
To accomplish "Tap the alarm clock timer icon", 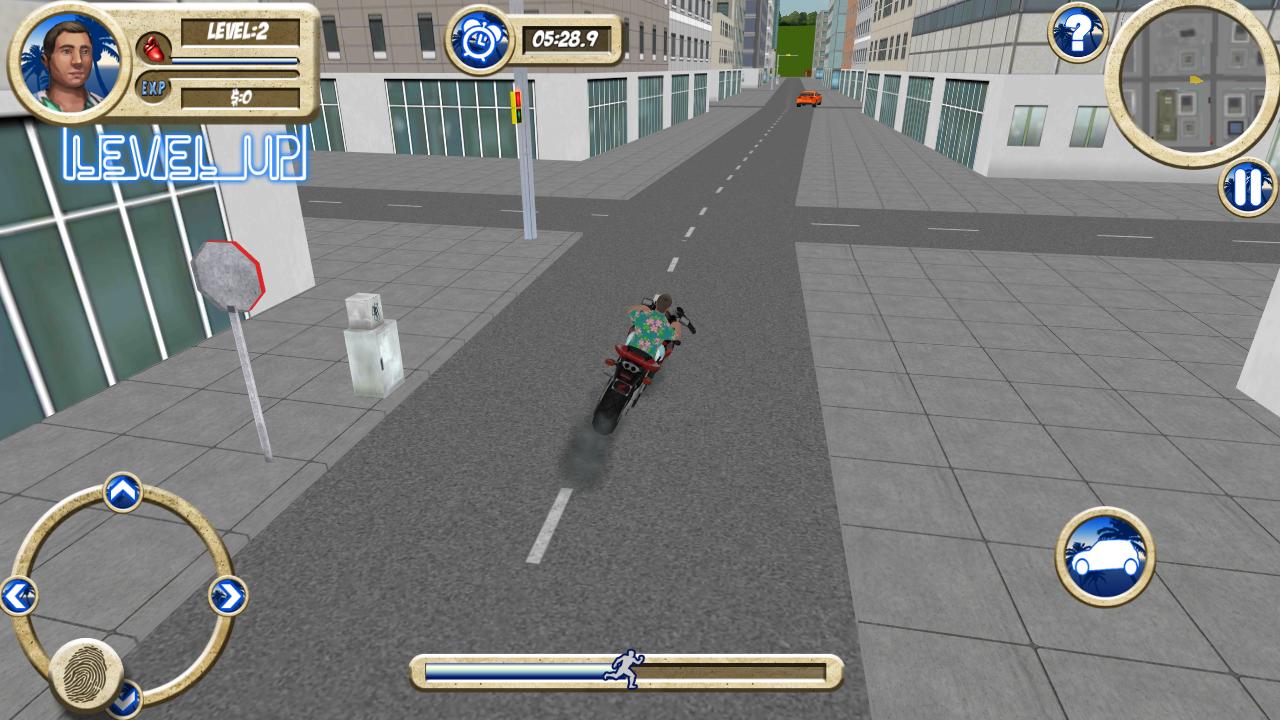I will coord(482,40).
